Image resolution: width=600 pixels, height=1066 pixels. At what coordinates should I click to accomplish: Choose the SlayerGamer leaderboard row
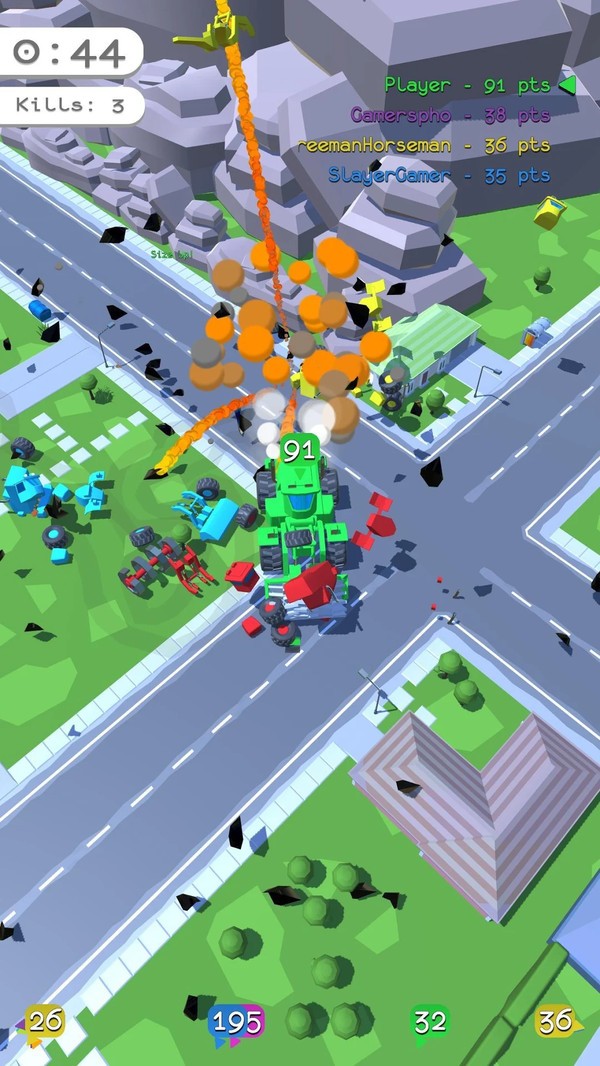[x=439, y=175]
